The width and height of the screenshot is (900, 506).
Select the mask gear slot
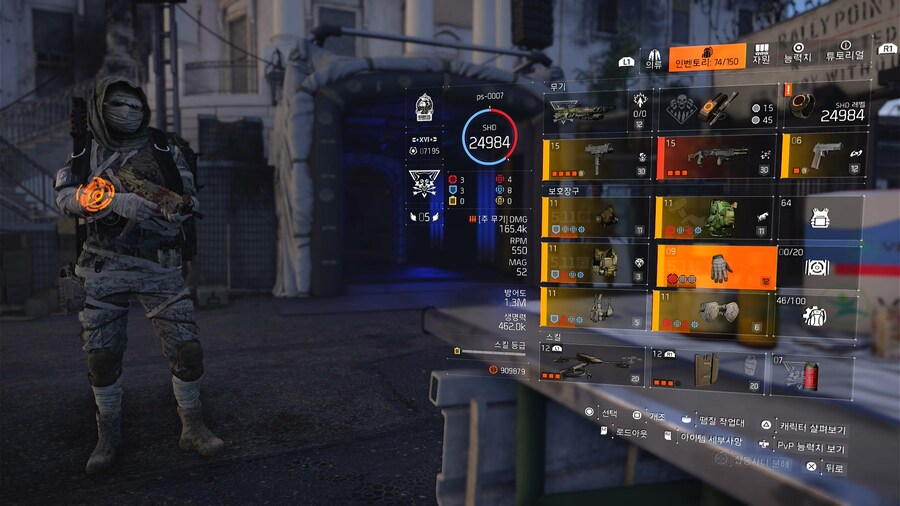[596, 216]
